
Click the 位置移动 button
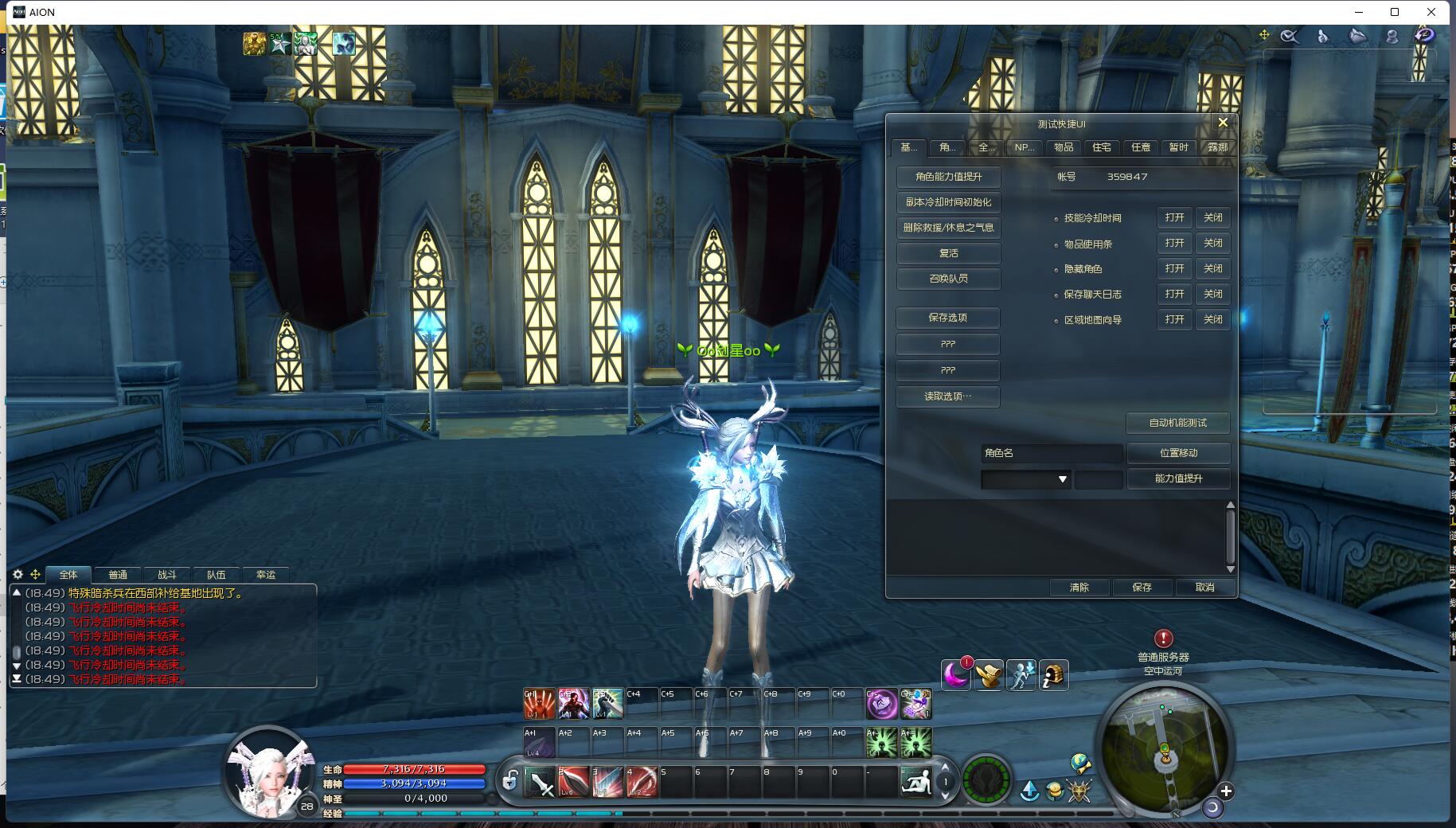(x=1178, y=453)
